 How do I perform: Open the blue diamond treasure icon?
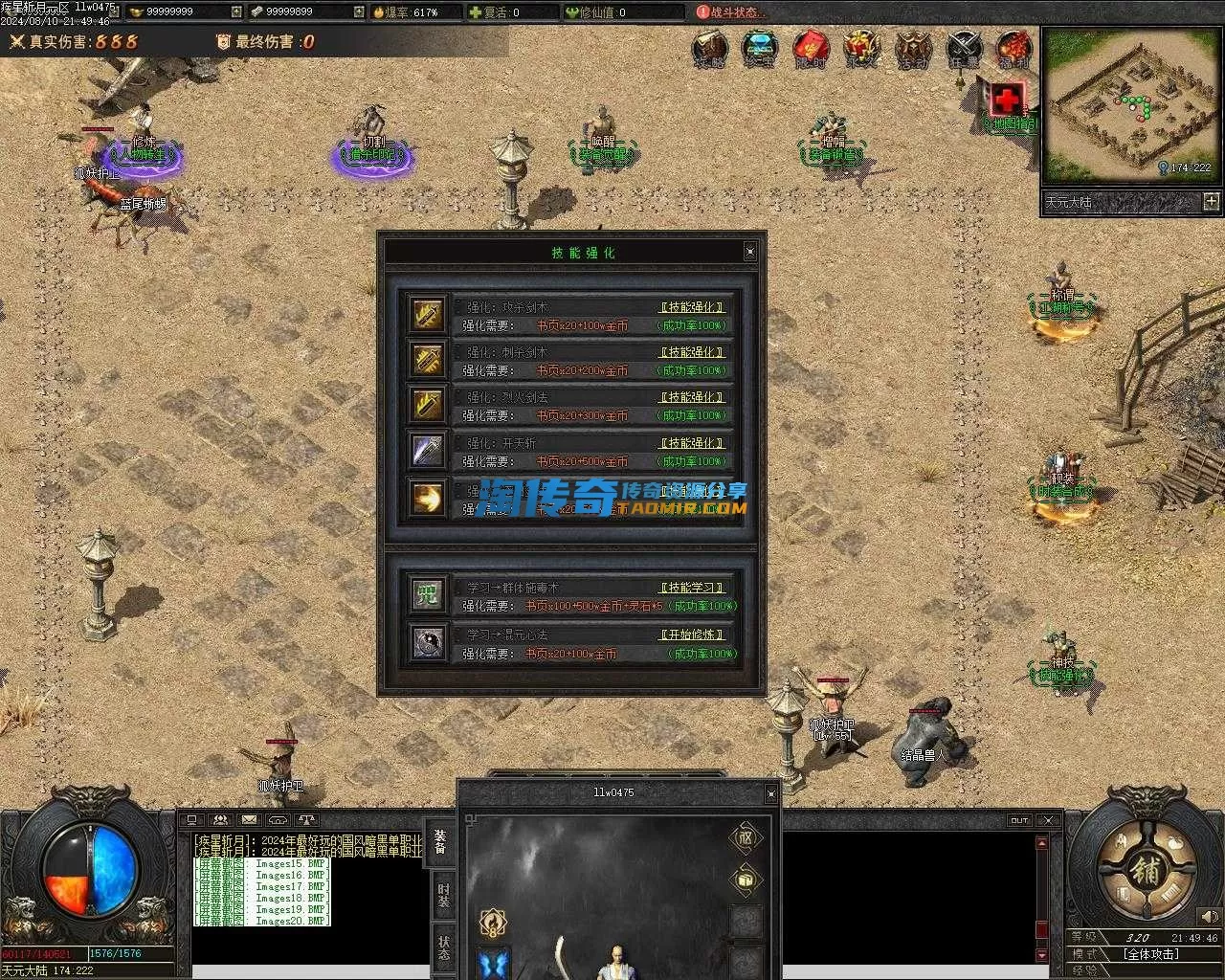click(760, 48)
